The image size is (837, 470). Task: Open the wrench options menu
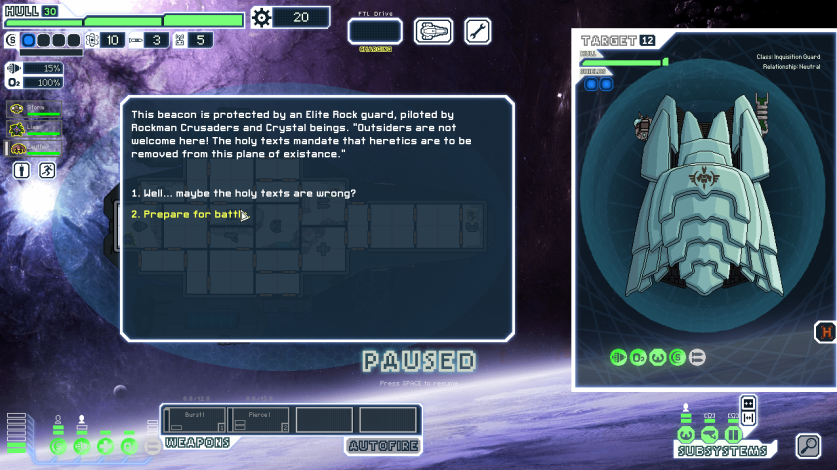(478, 31)
